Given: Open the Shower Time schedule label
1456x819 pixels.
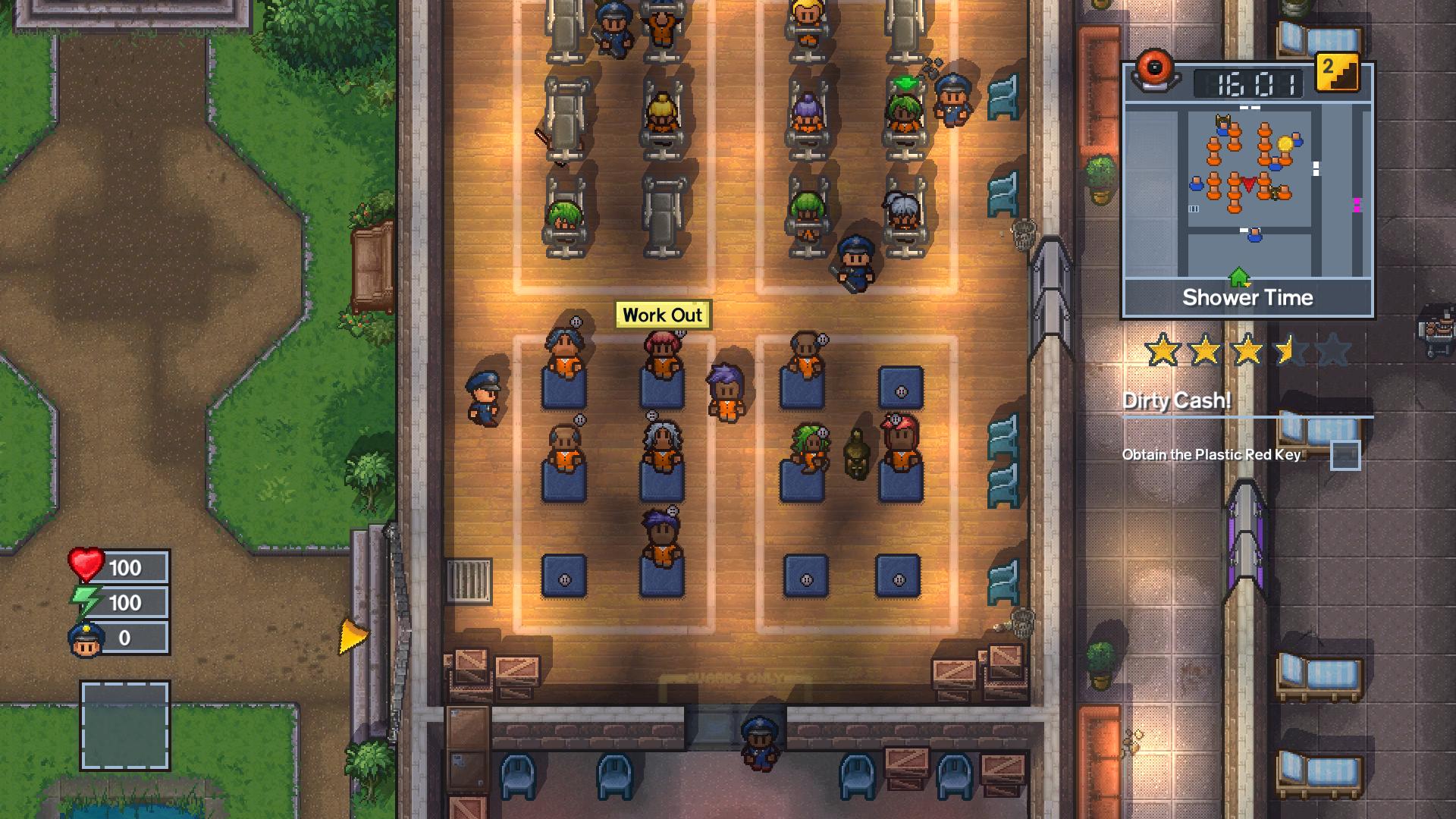Looking at the screenshot, I should pyautogui.click(x=1248, y=297).
